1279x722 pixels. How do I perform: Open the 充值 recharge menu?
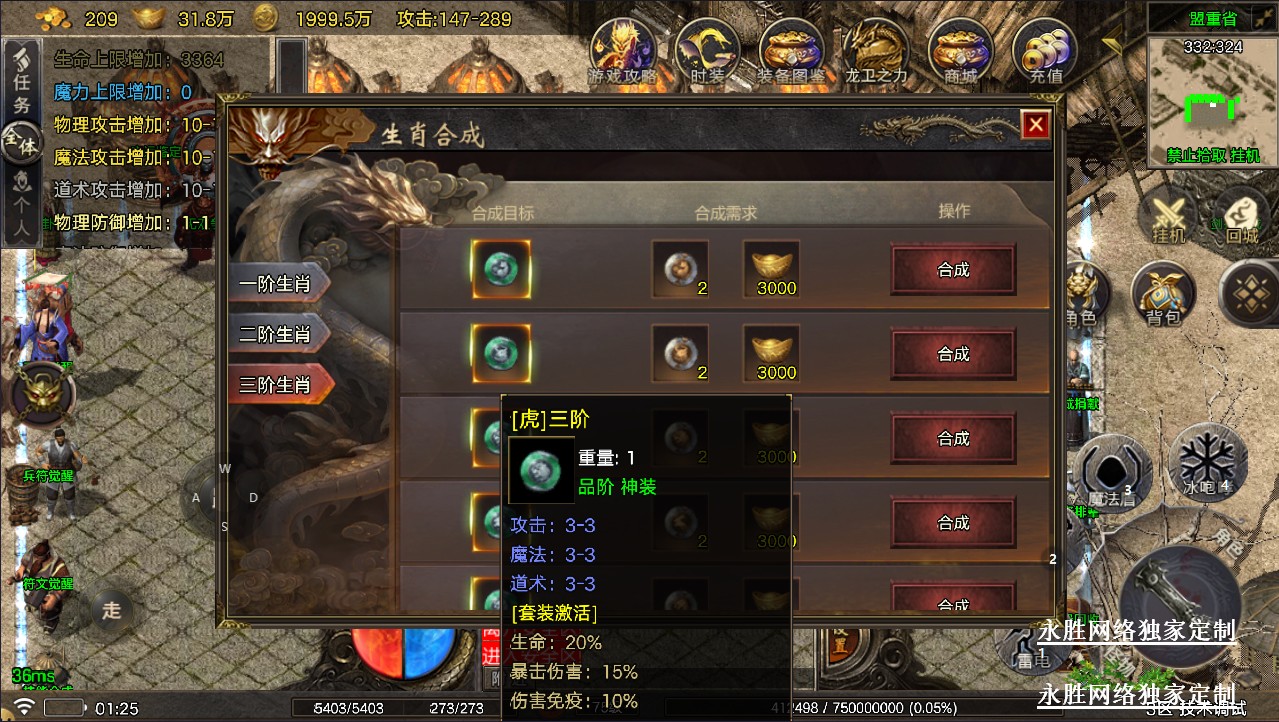point(1045,52)
